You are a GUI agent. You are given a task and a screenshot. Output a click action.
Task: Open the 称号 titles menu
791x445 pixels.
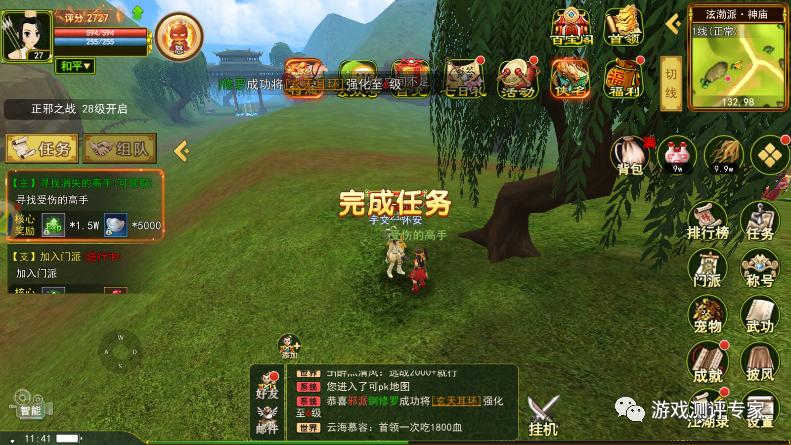(x=760, y=269)
